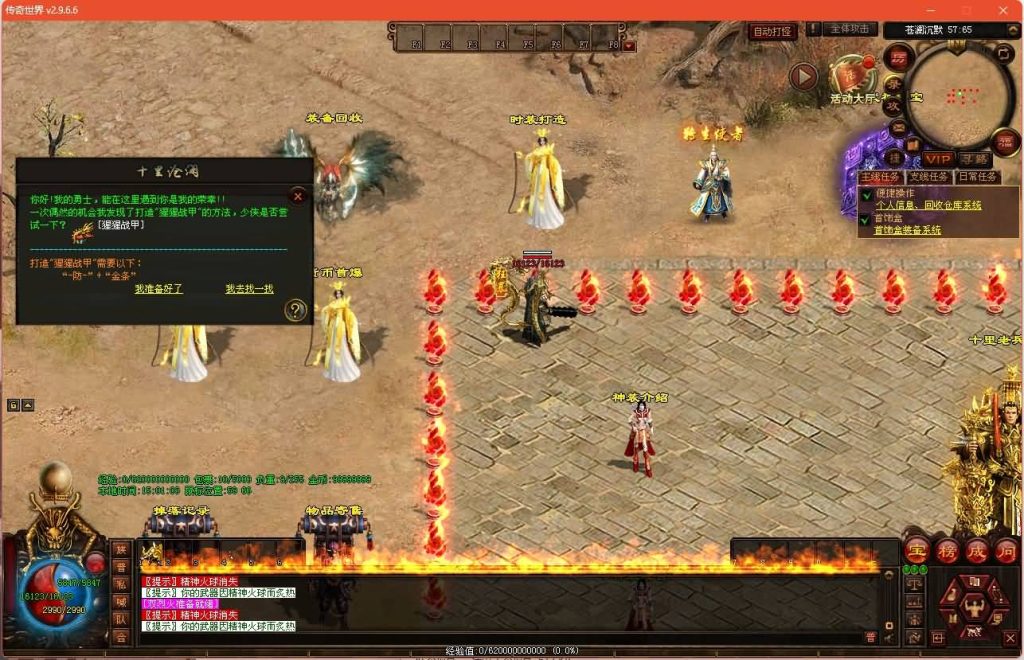1024x660 pixels.
Task: Open the VIP panel
Action: pyautogui.click(x=938, y=159)
